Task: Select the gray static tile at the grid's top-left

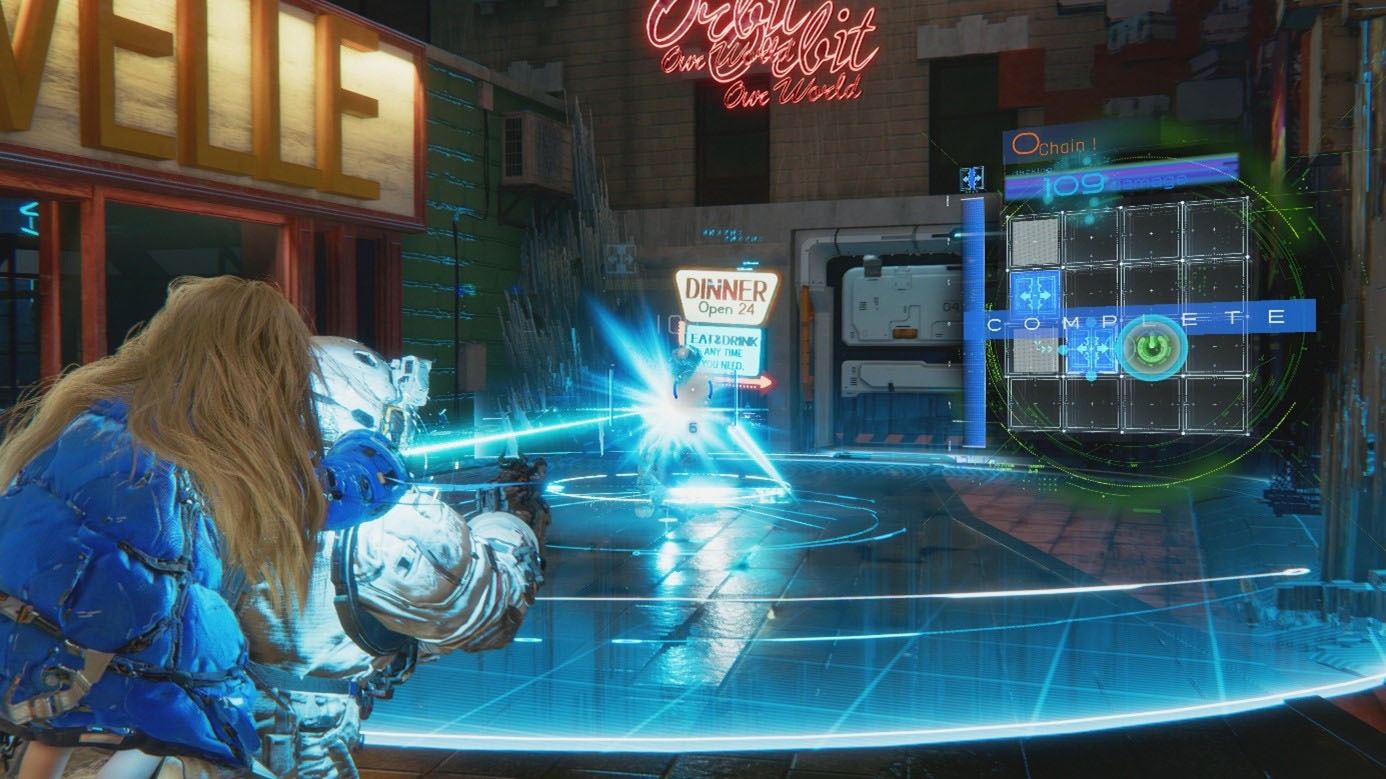Action: (x=1034, y=242)
